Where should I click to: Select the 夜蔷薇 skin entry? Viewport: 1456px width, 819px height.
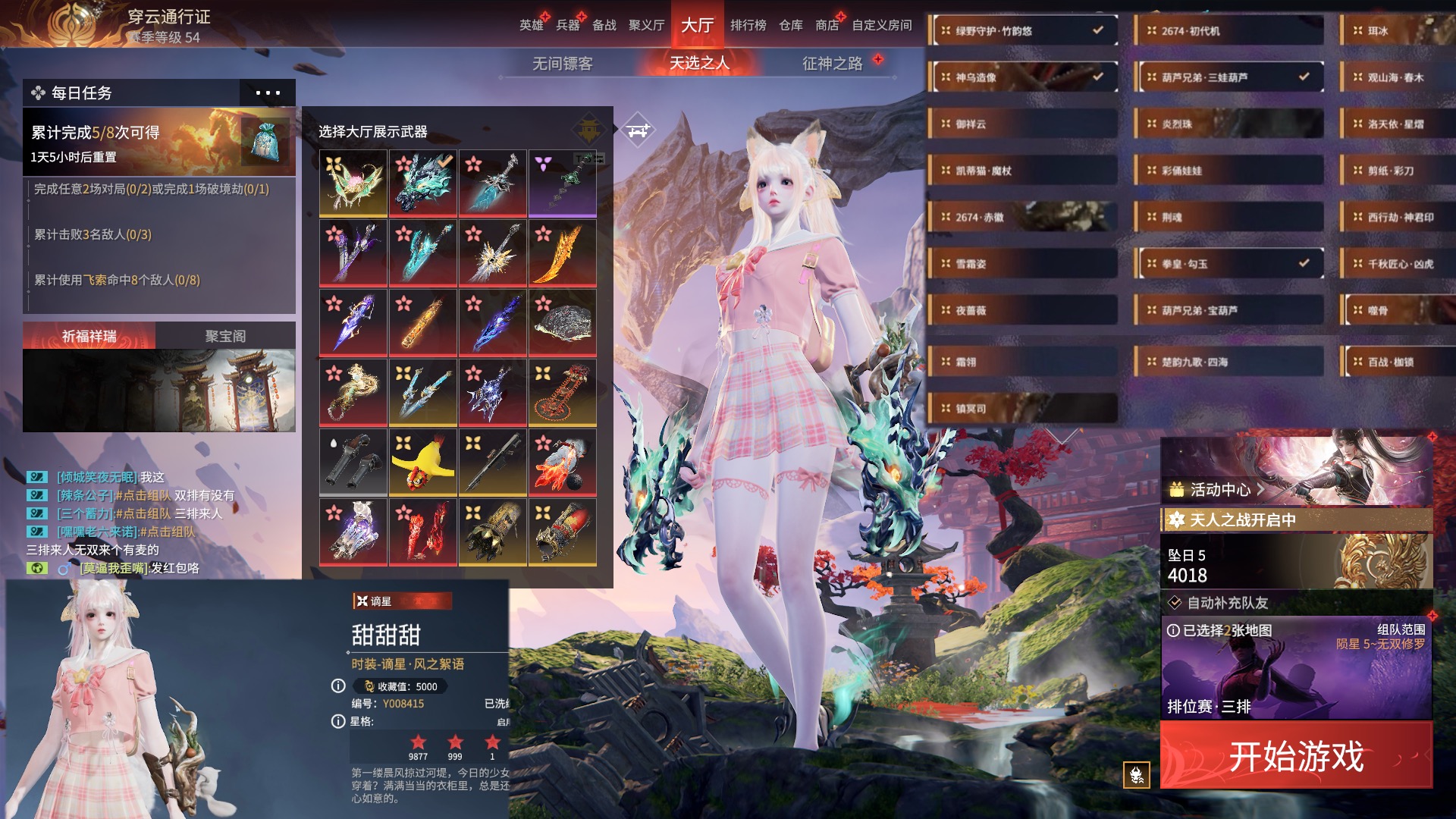pyautogui.click(x=1022, y=310)
